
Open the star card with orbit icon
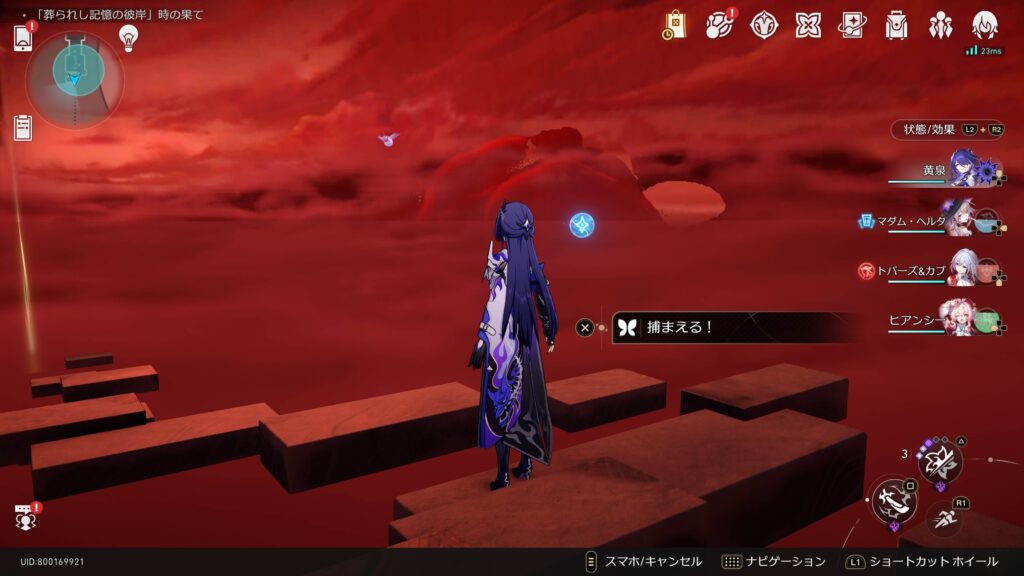tap(852, 25)
